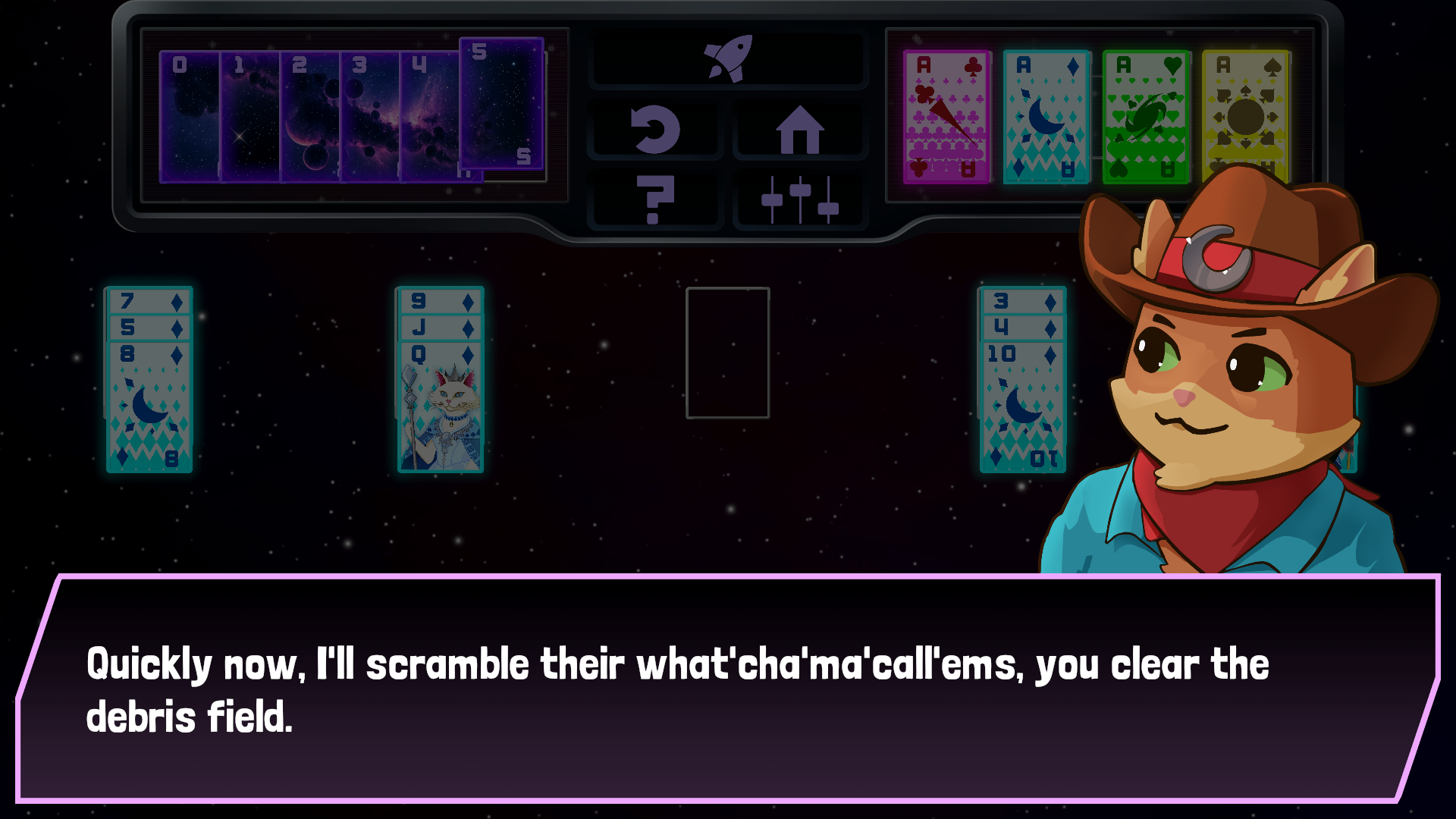Draw the top card labeled 5 from the deck
The image size is (1456, 819).
pyautogui.click(x=500, y=106)
